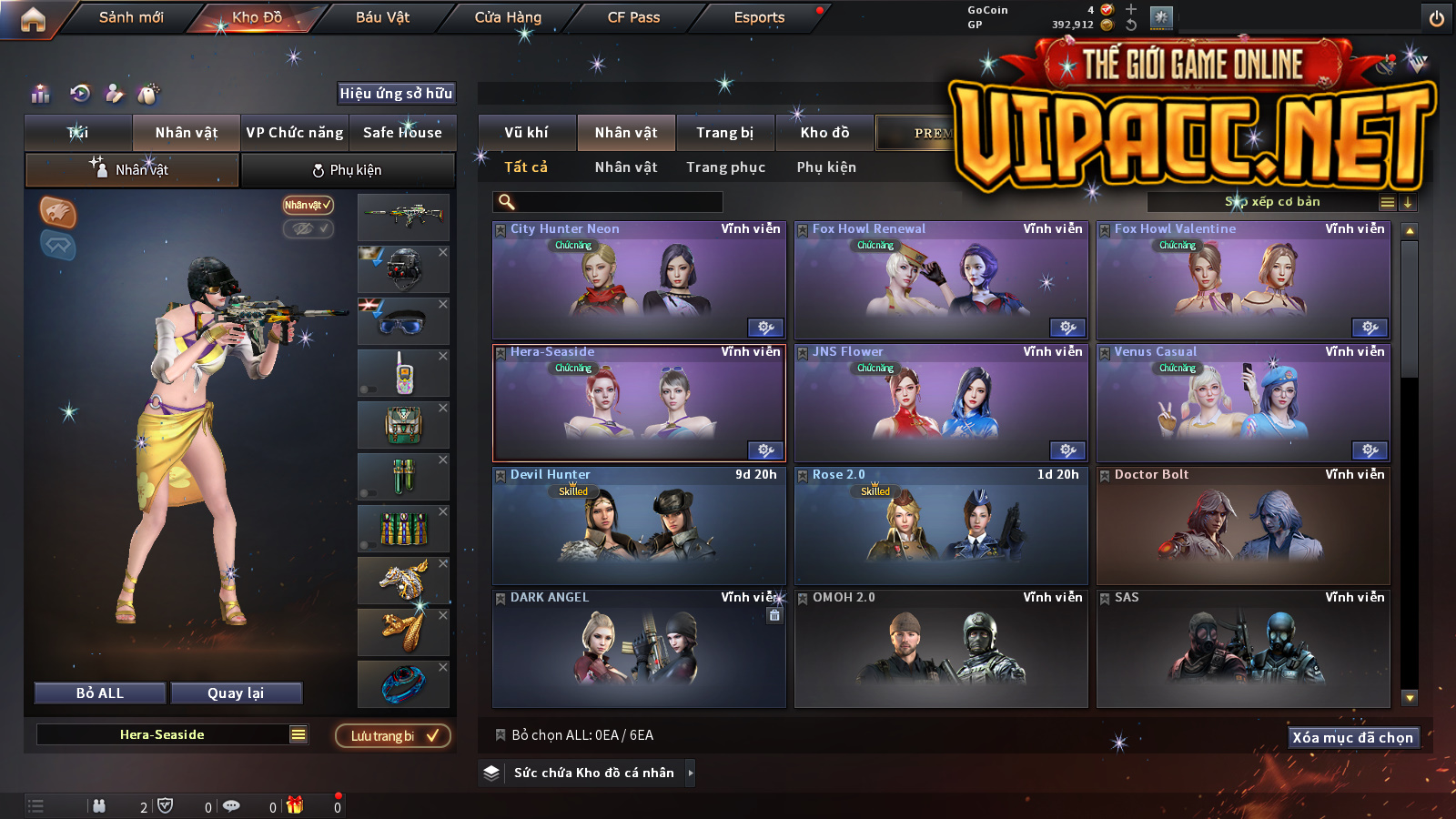Viewport: 1456px width, 819px height.
Task: Open the Cửa Hàng shop
Action: click(x=508, y=17)
